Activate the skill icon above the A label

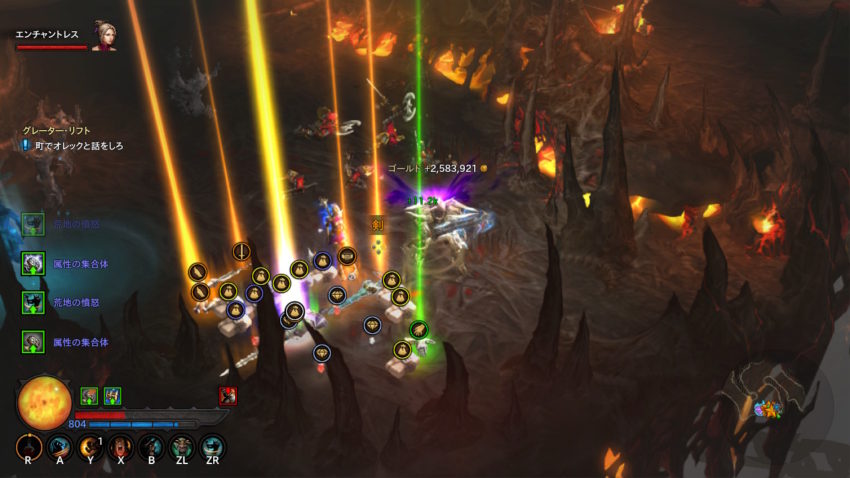coord(59,448)
